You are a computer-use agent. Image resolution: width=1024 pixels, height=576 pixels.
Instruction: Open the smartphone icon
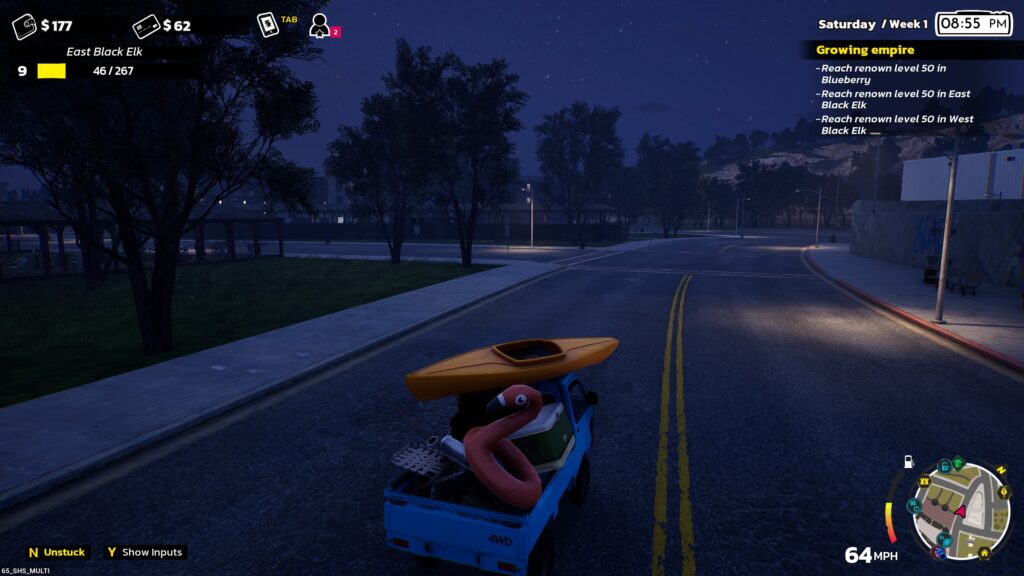[x=267, y=24]
